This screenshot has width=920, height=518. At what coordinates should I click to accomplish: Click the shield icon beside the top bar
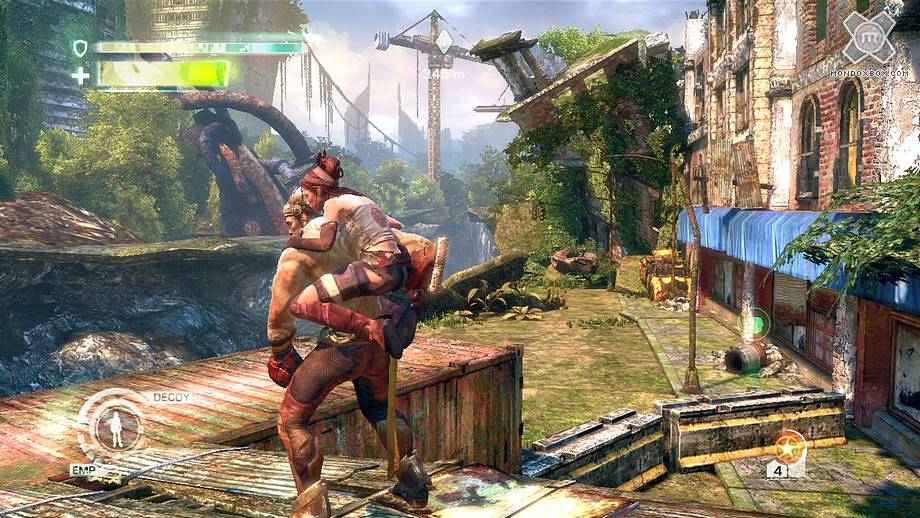(79, 47)
